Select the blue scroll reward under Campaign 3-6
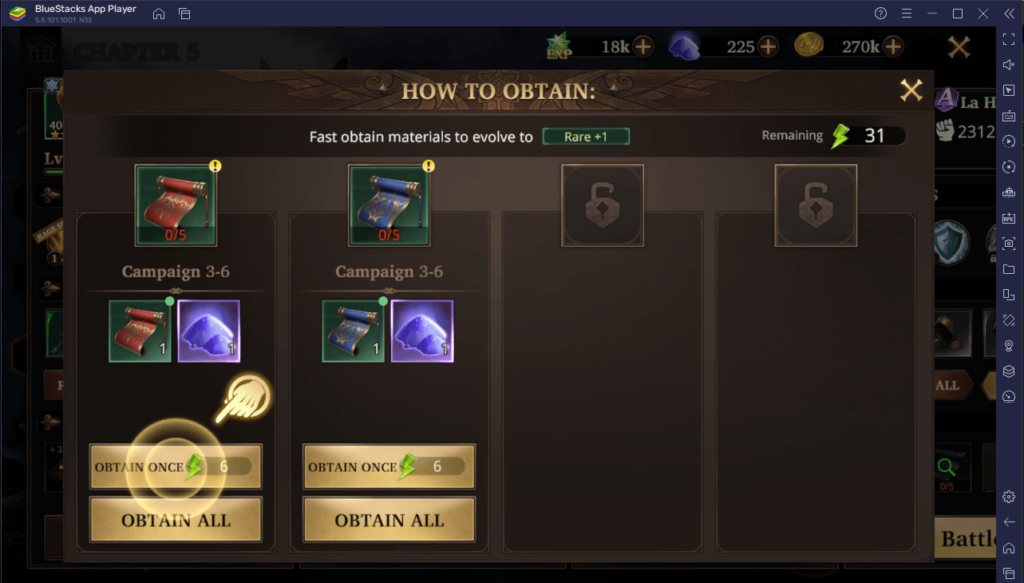 353,331
